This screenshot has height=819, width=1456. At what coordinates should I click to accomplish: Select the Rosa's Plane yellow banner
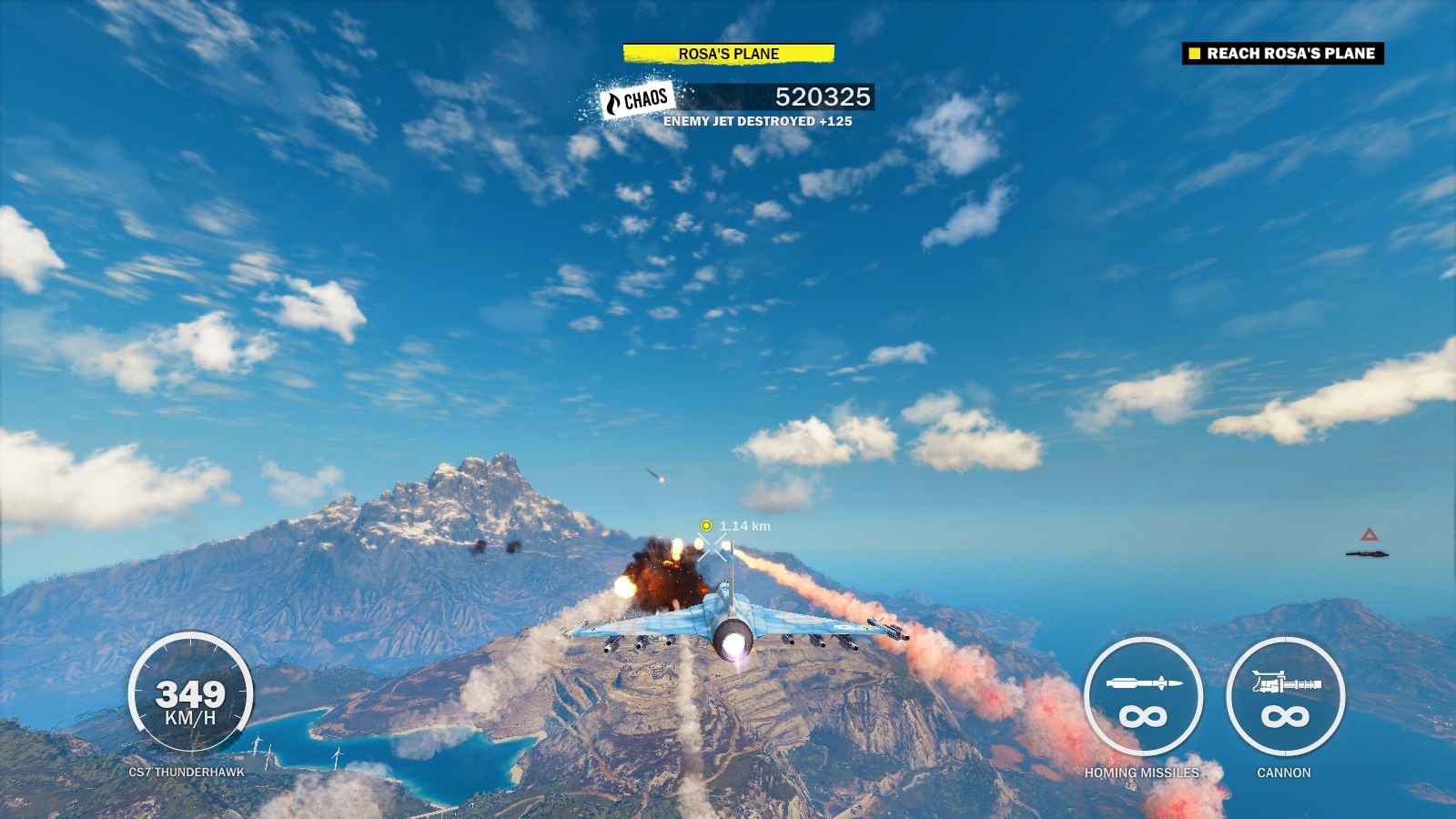pos(728,54)
